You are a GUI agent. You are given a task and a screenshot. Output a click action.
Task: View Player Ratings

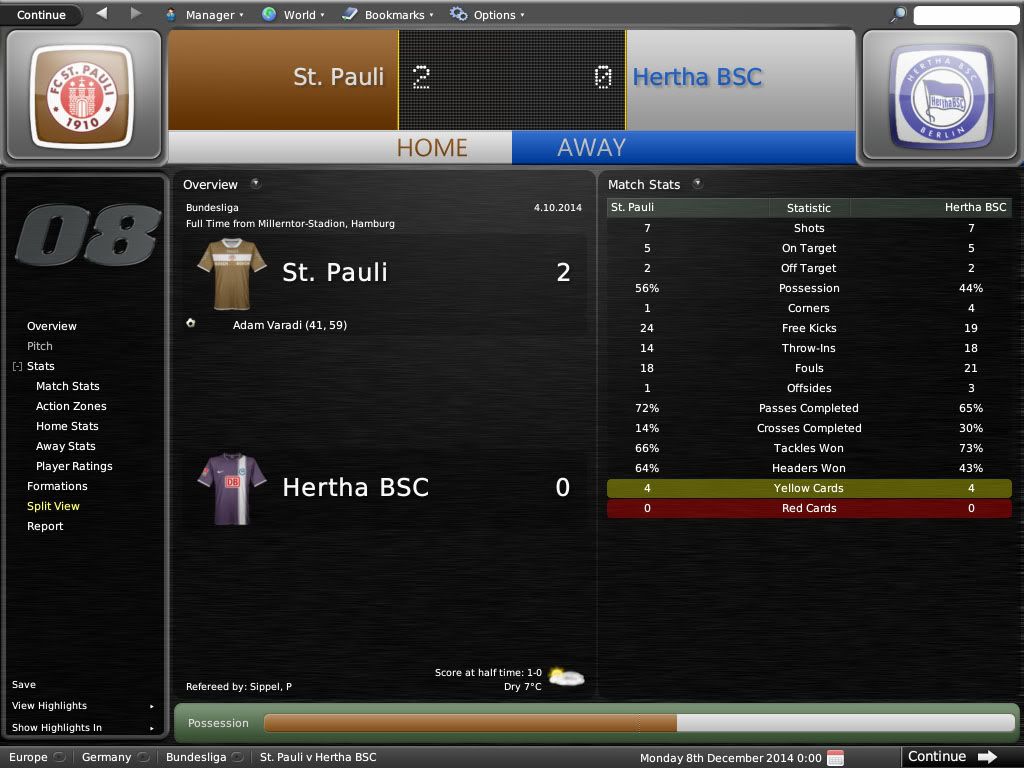tap(74, 466)
